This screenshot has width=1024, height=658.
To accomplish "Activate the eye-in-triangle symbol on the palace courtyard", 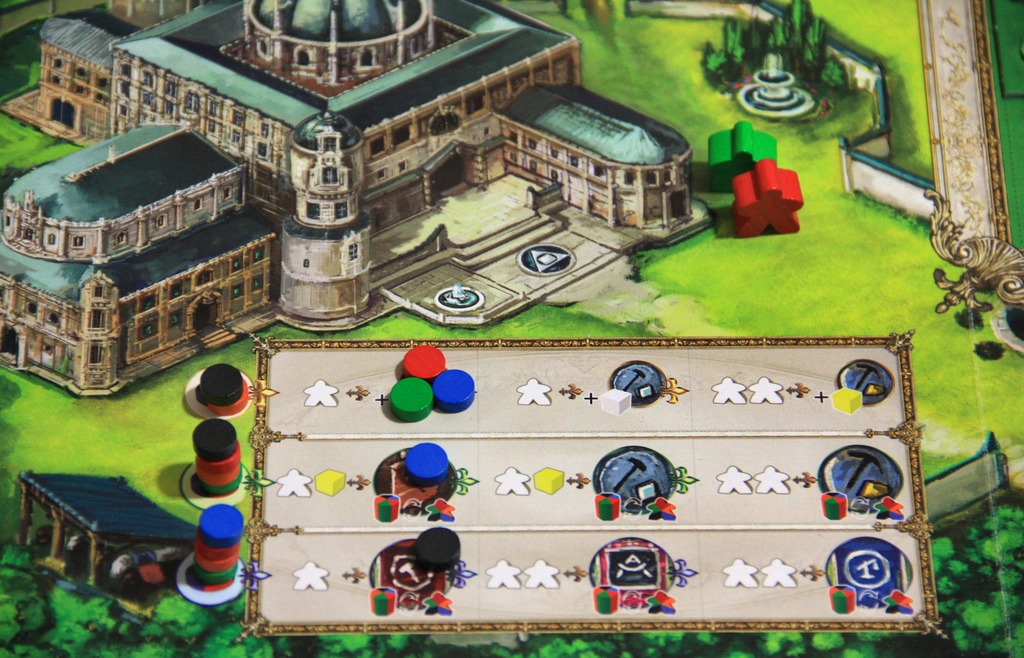I will click(x=546, y=259).
